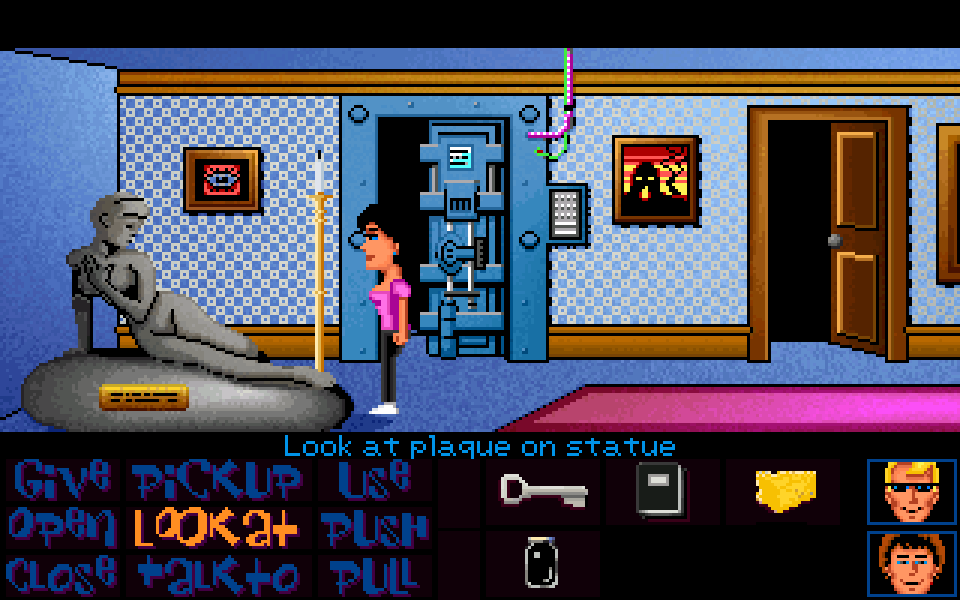This screenshot has width=960, height=600.
Task: Choose the Pick Up verb
Action: (217, 481)
